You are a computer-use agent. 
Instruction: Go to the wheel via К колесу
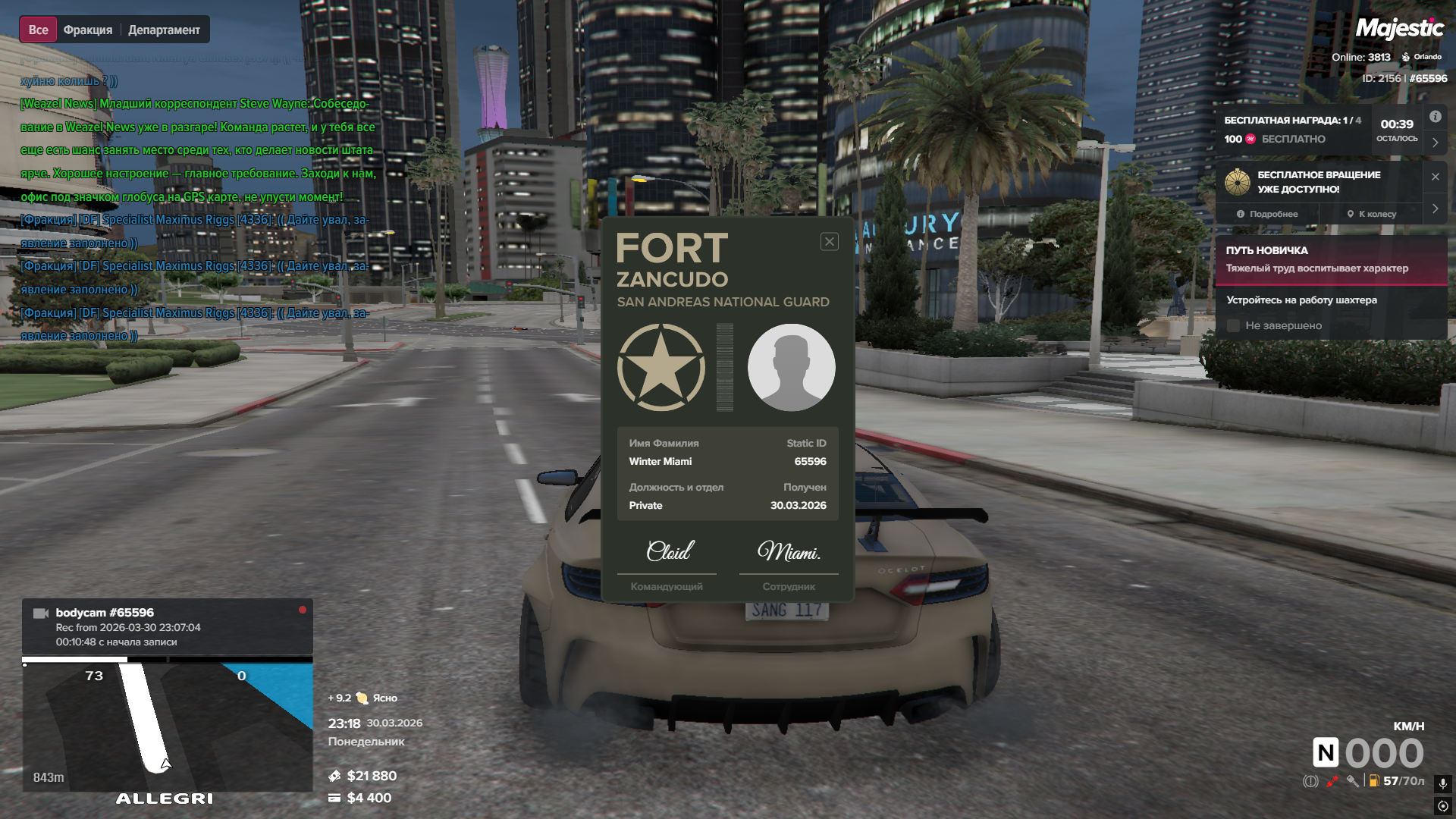pyautogui.click(x=1371, y=215)
